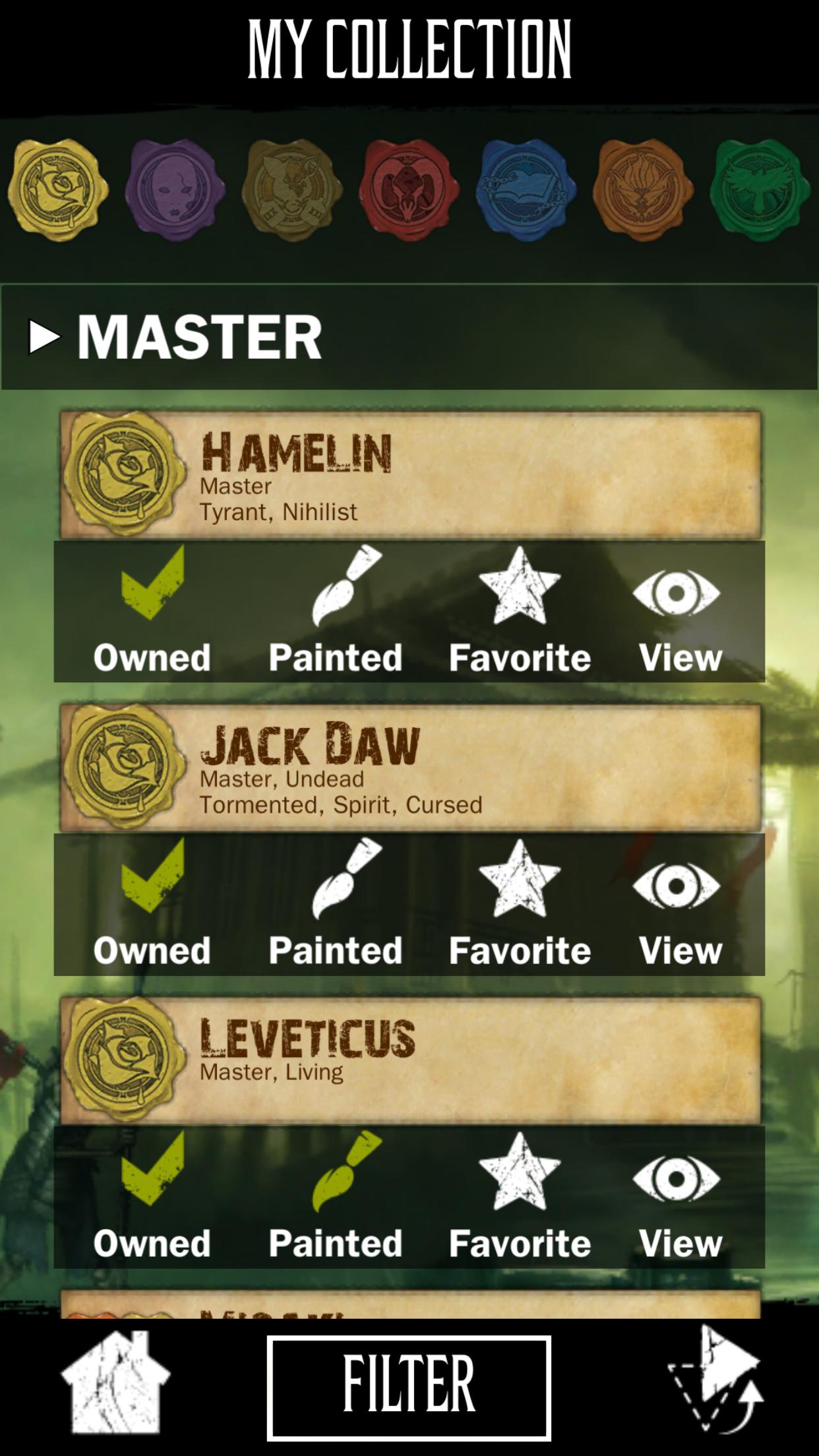Screen dimensions: 819x1456
Task: Select the olive gremlin faction seal
Action: click(291, 190)
